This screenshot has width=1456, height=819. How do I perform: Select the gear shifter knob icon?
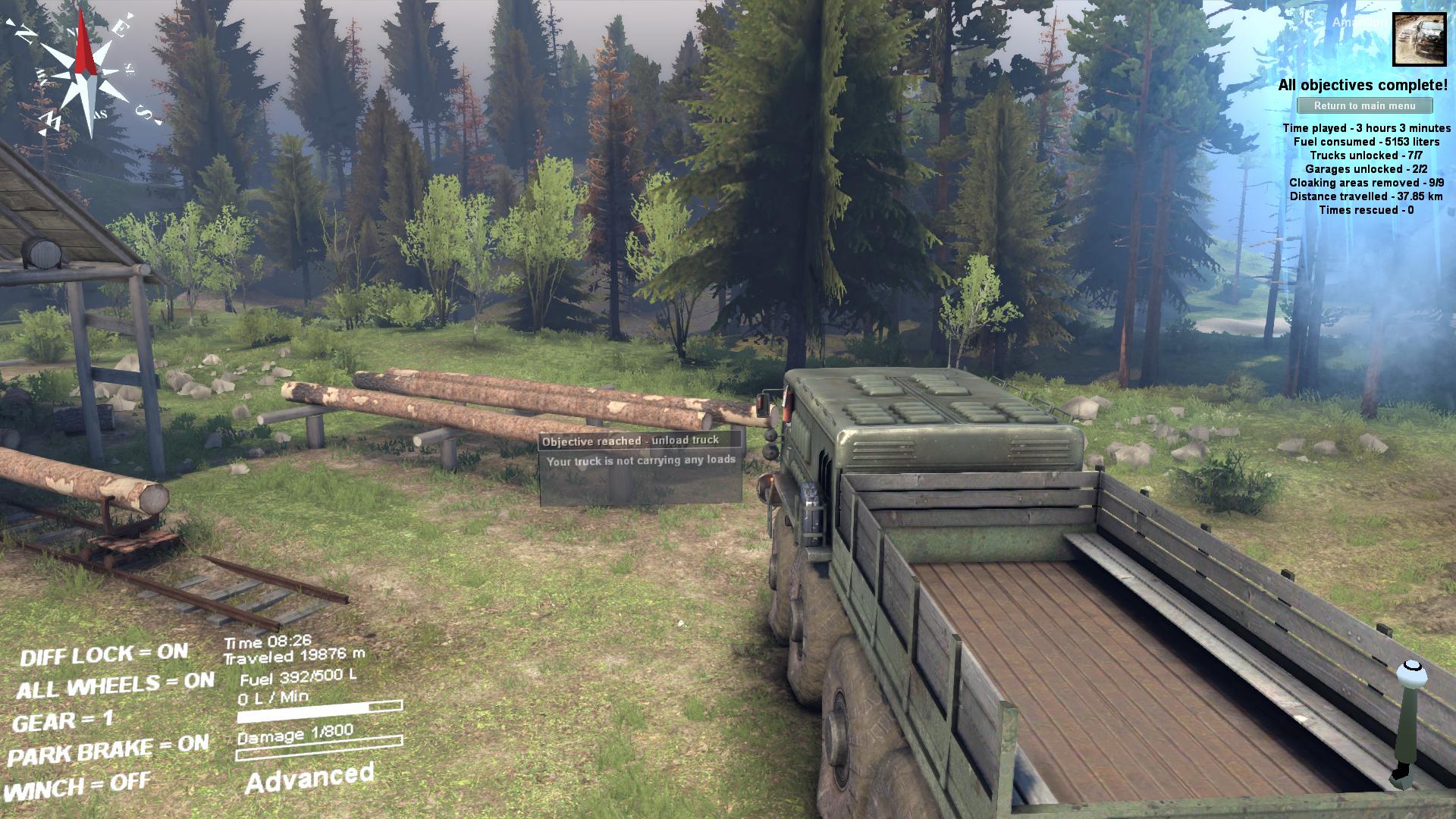click(1411, 673)
